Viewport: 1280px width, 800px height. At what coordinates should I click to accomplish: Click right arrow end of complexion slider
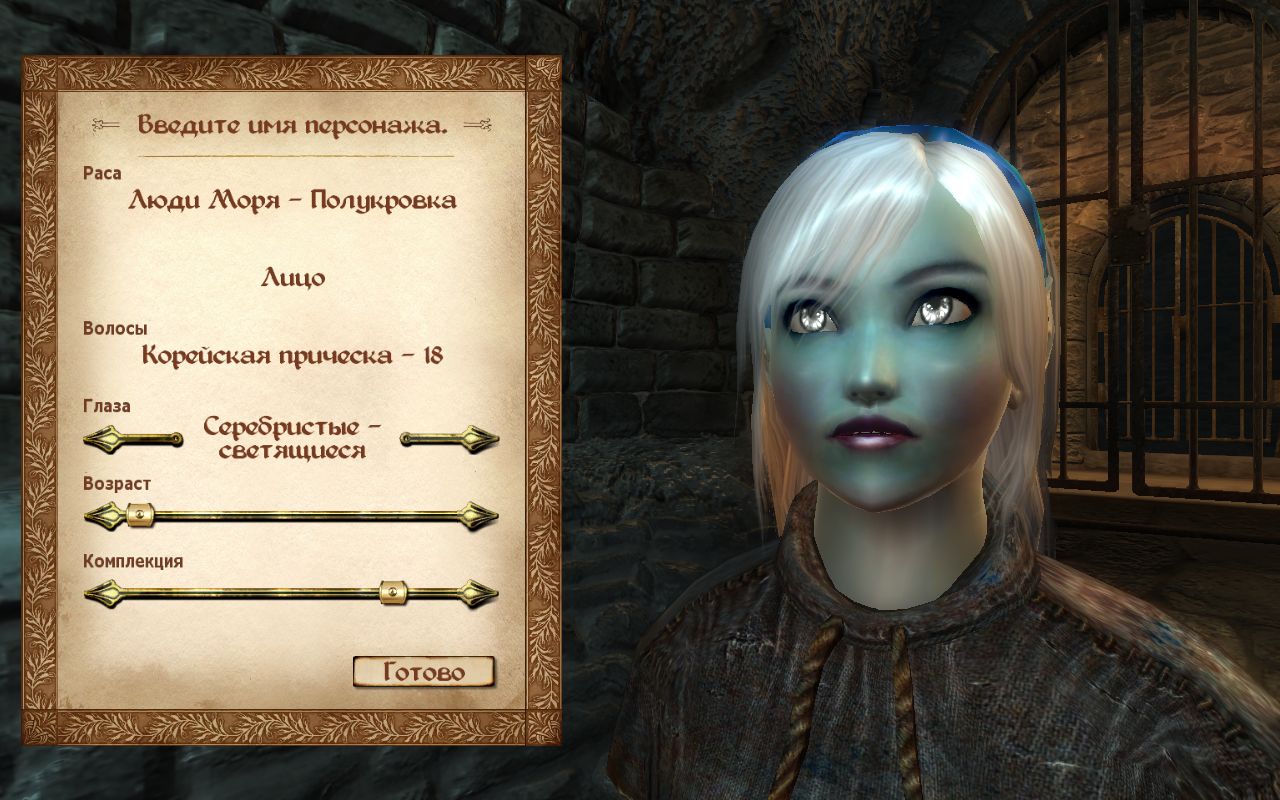pyautogui.click(x=480, y=594)
